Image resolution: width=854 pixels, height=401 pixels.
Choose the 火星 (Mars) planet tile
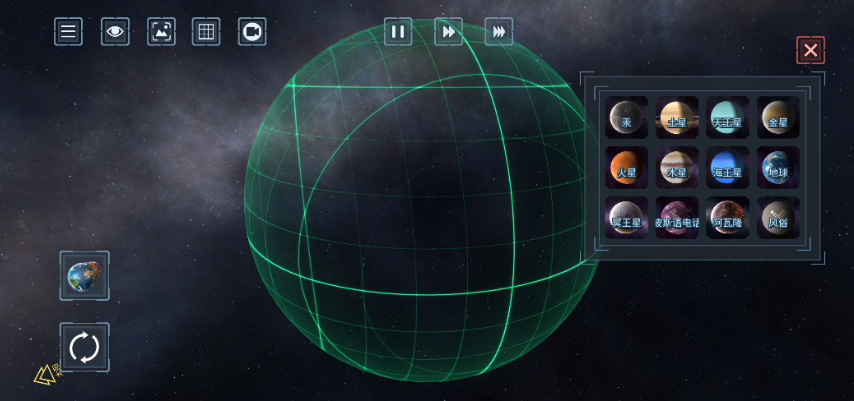click(x=626, y=168)
